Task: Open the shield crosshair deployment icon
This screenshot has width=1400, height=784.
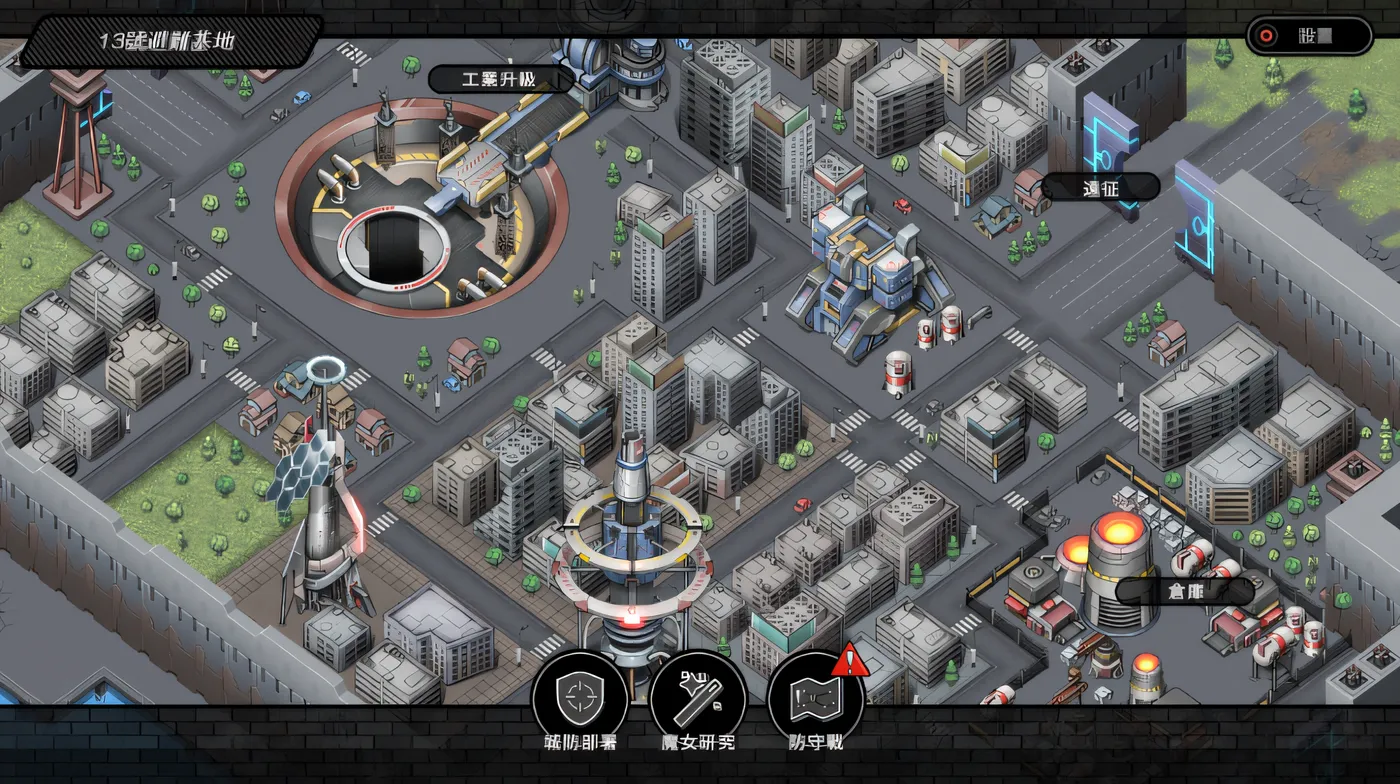Action: (580, 697)
